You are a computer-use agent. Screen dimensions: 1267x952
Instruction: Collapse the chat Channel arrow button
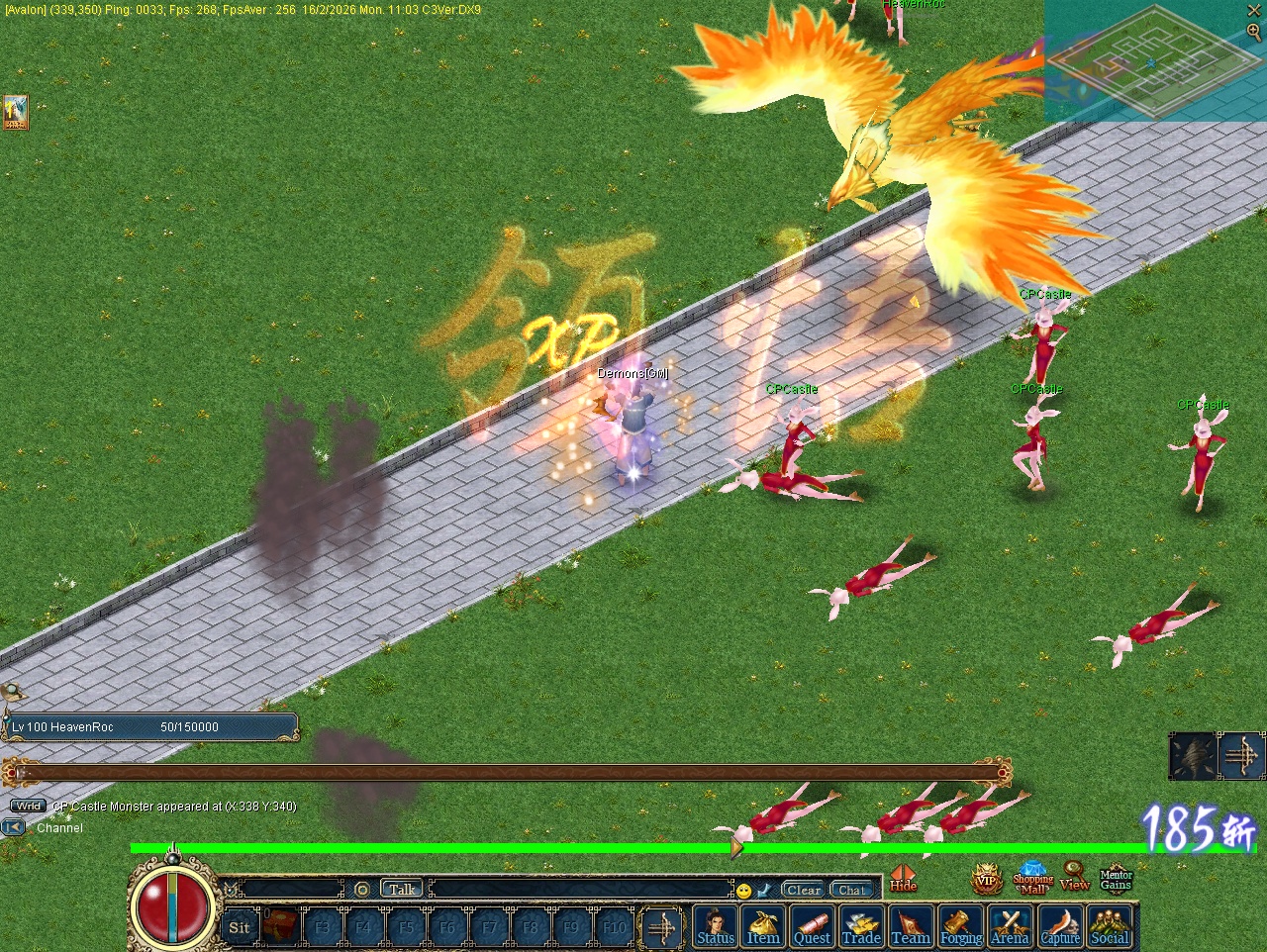point(14,827)
